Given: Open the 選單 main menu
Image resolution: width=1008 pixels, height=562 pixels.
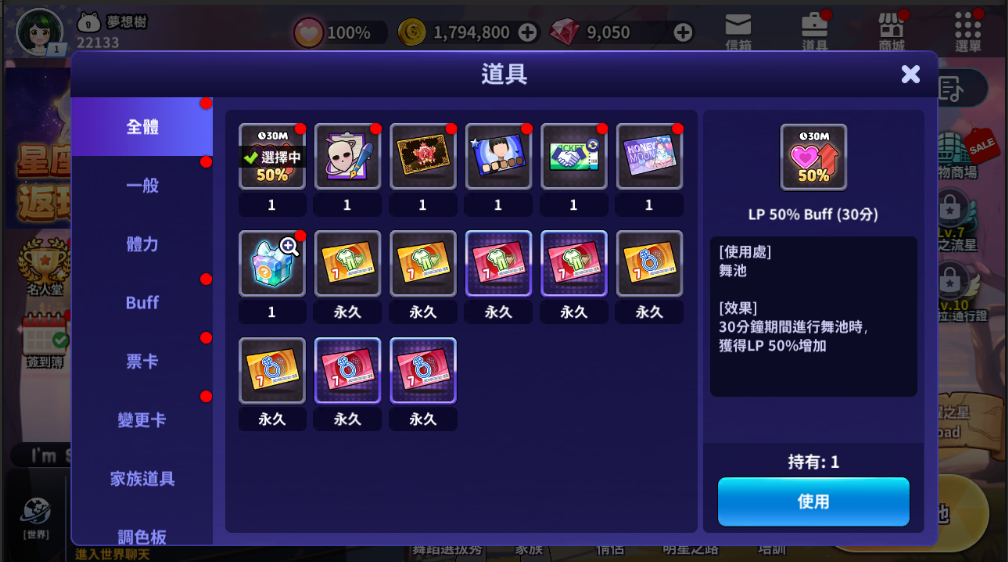Looking at the screenshot, I should 967,31.
